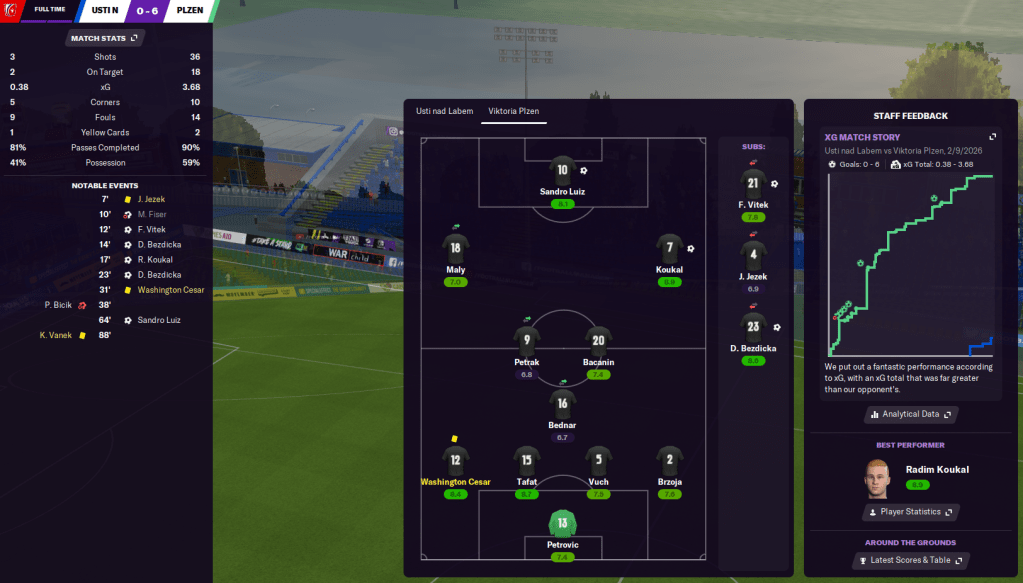Screen dimensions: 1023x583
Task: Choose Washington Cesar's number 12 shirt
Action: click(x=456, y=461)
